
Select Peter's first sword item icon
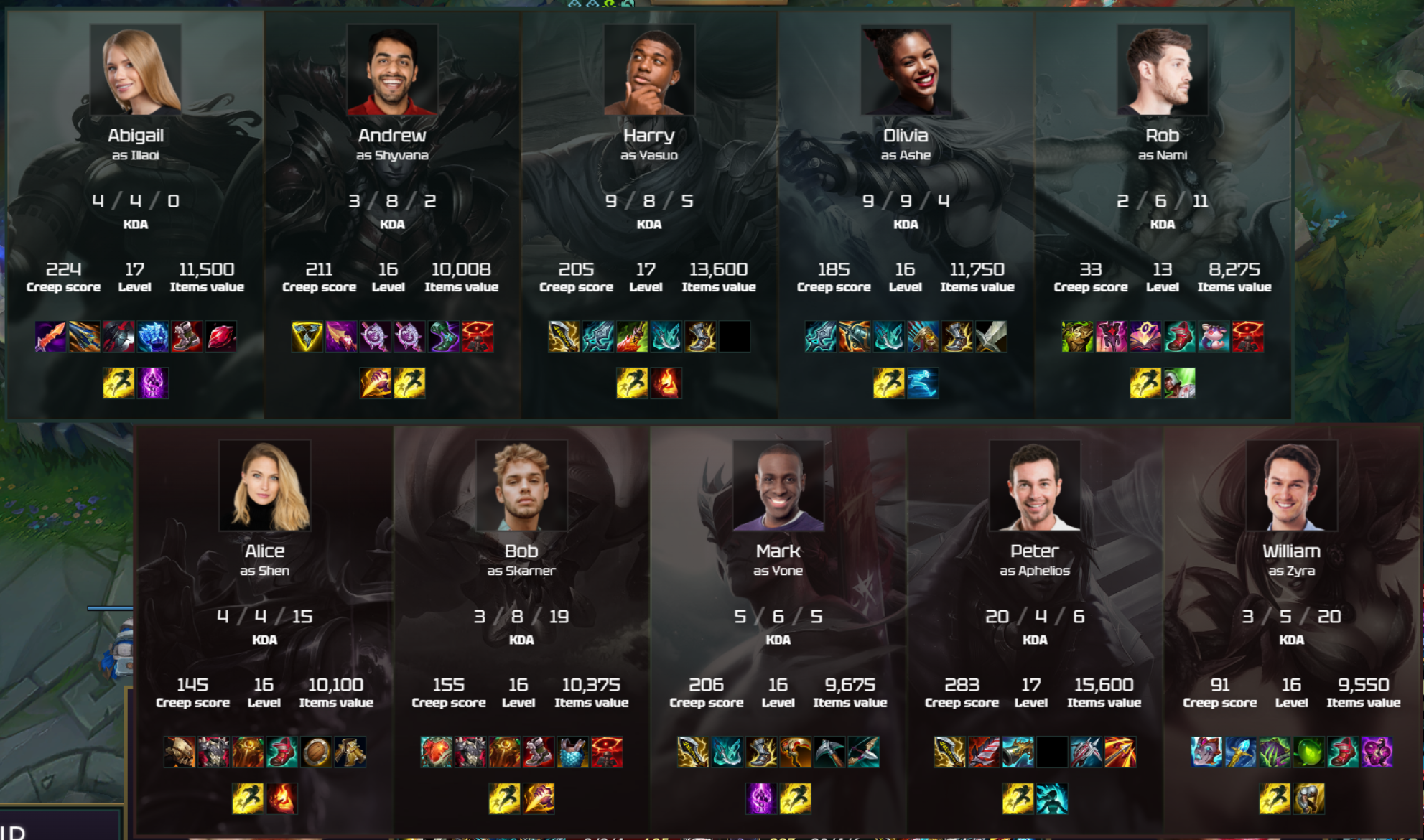(949, 752)
